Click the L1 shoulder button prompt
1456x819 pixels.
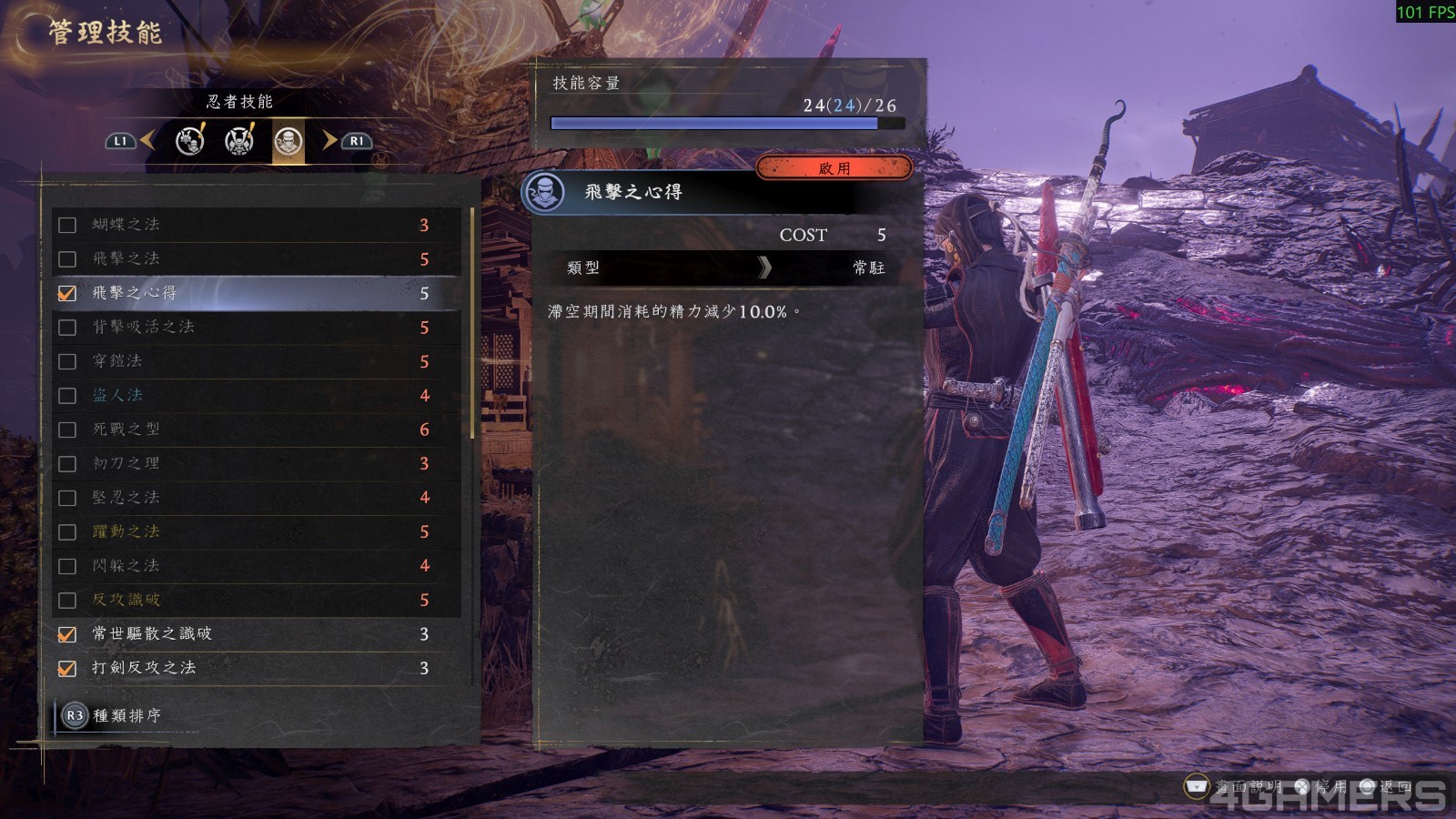[119, 143]
